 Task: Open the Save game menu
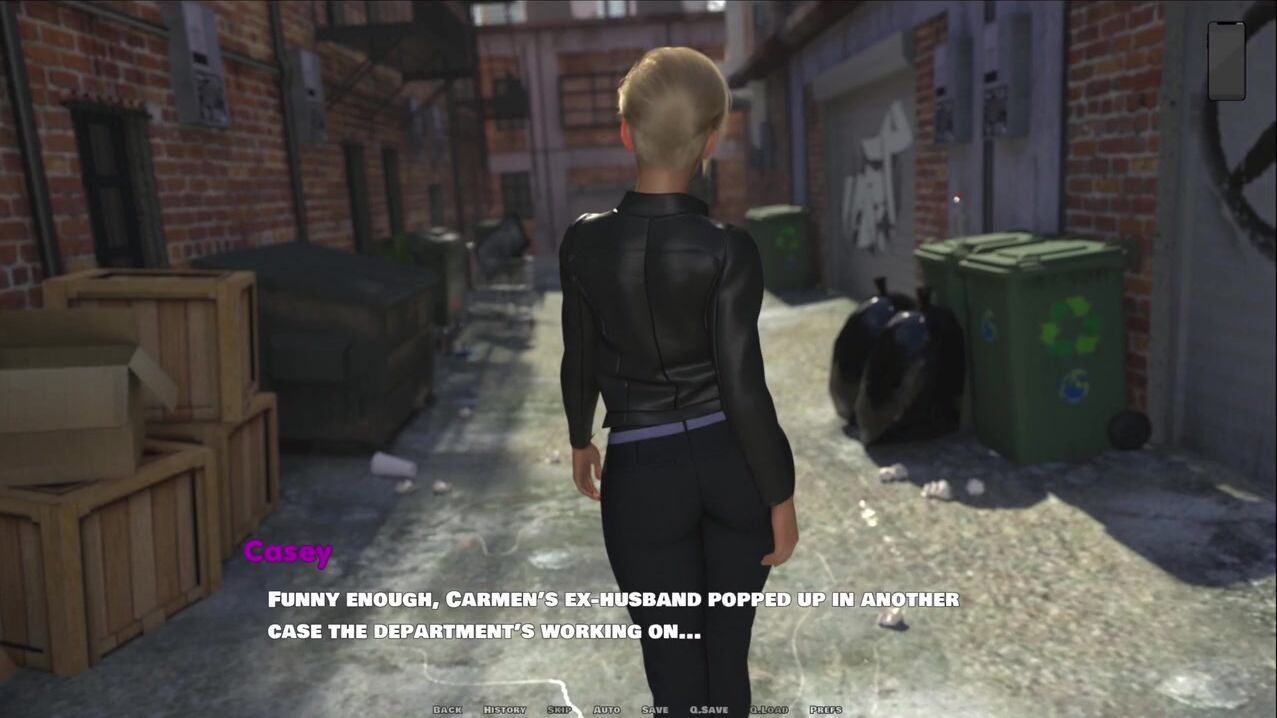tap(655, 710)
